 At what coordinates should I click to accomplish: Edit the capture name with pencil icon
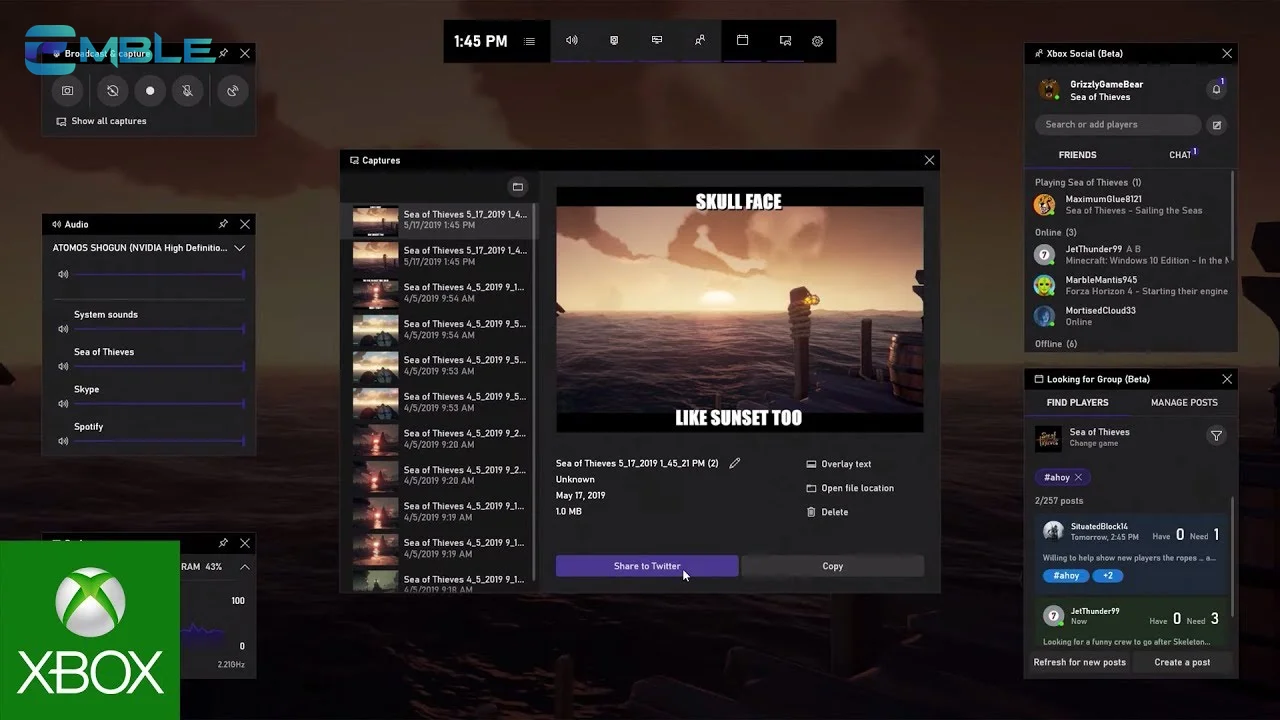[735, 463]
